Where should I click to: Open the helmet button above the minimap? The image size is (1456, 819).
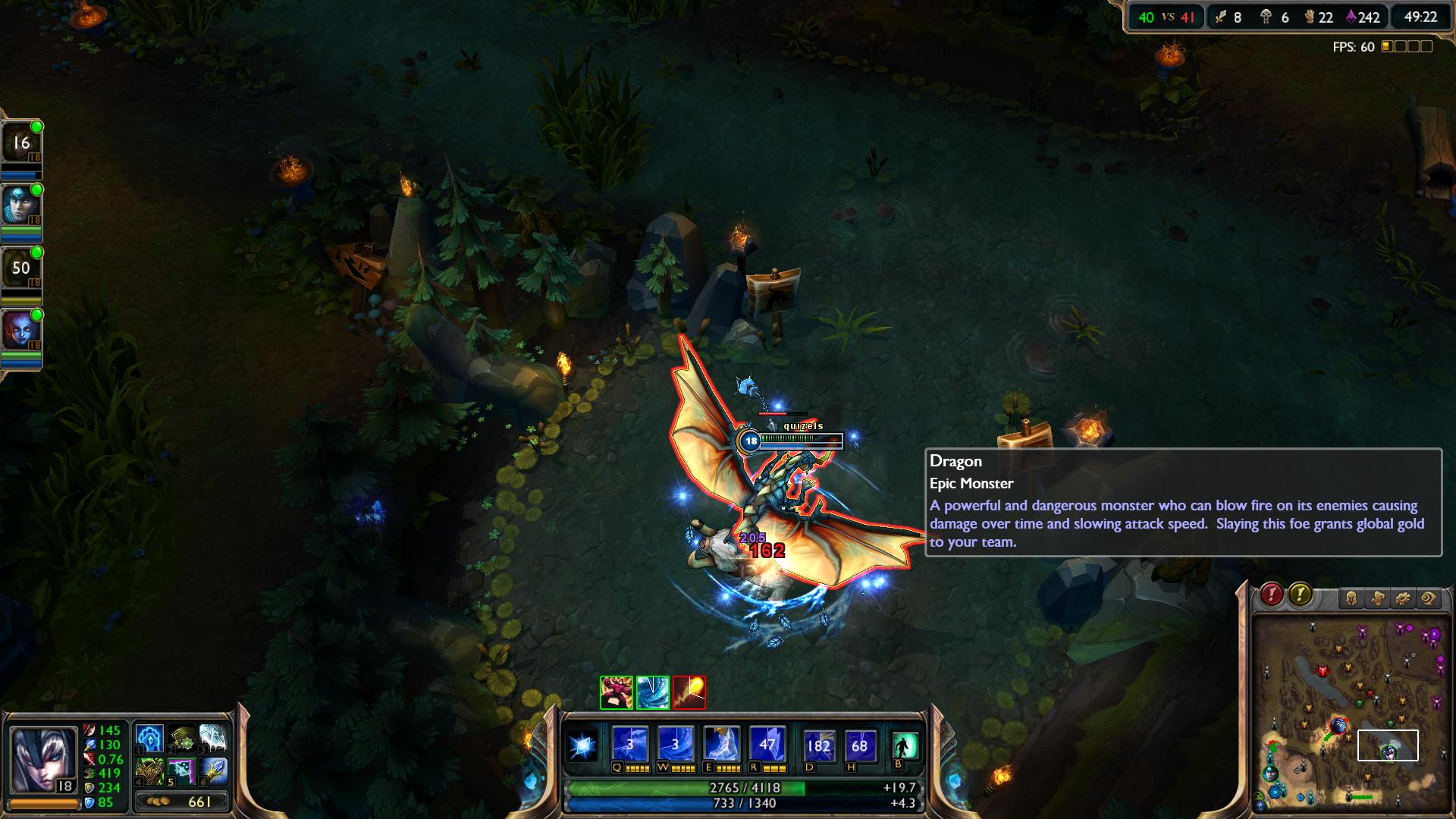click(1351, 599)
